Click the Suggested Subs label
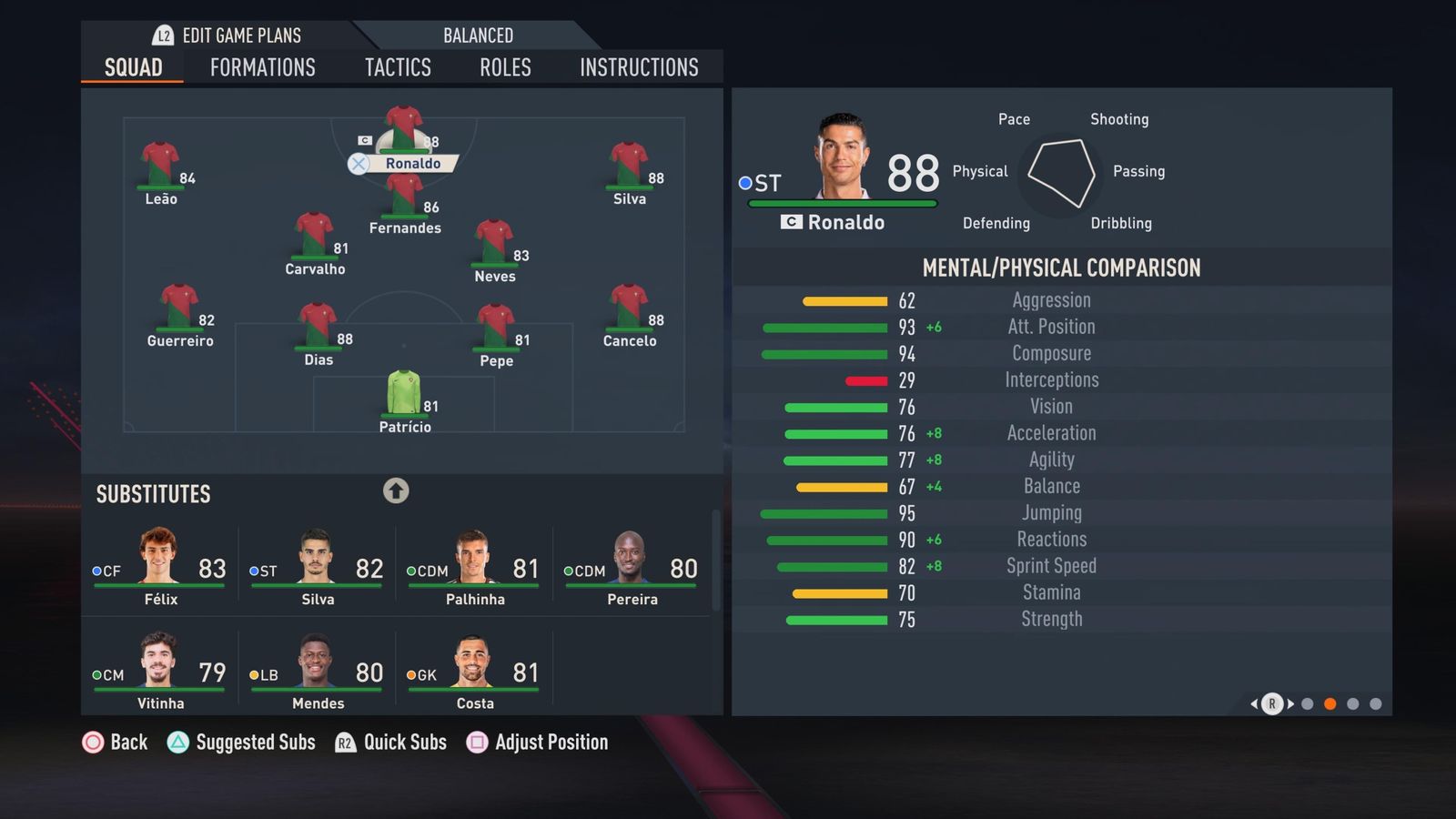The width and height of the screenshot is (1456, 819). [256, 743]
